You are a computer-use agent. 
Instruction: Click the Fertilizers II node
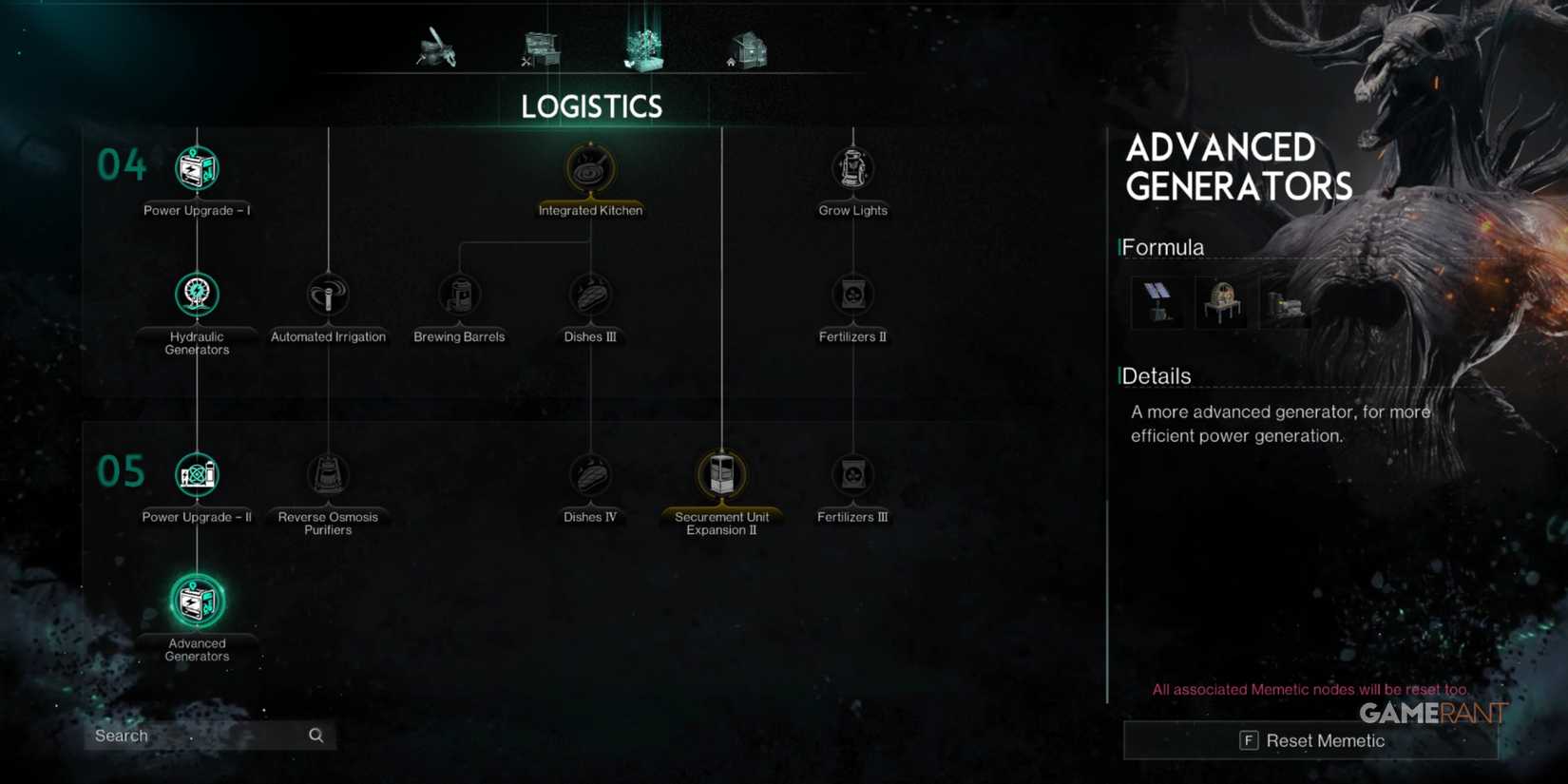(852, 296)
